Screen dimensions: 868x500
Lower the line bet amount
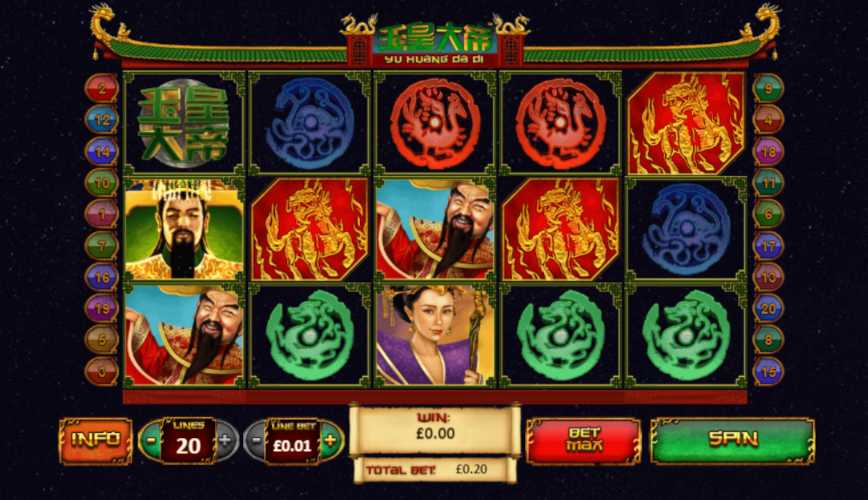point(256,440)
